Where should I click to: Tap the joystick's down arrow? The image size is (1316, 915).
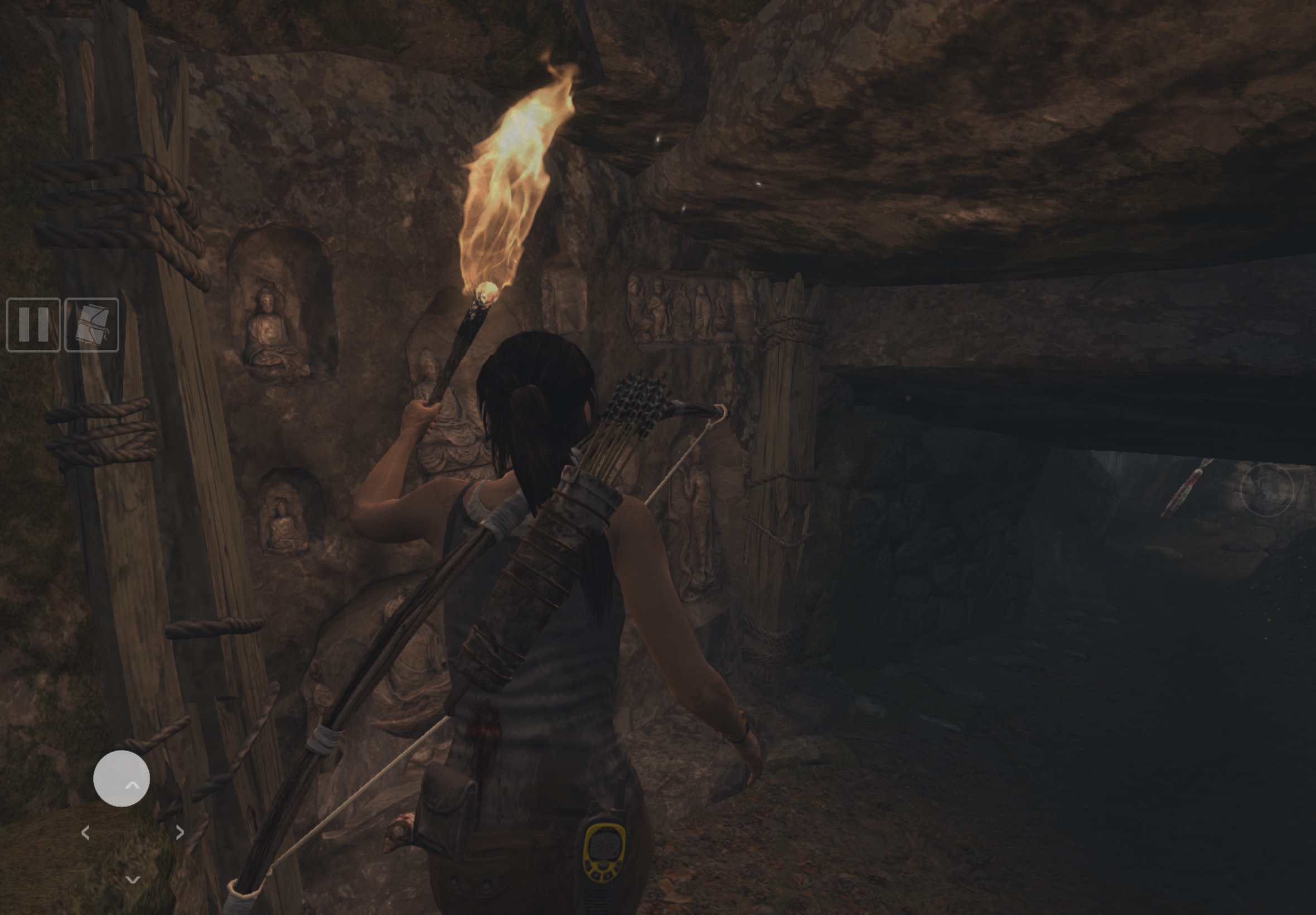[132, 879]
